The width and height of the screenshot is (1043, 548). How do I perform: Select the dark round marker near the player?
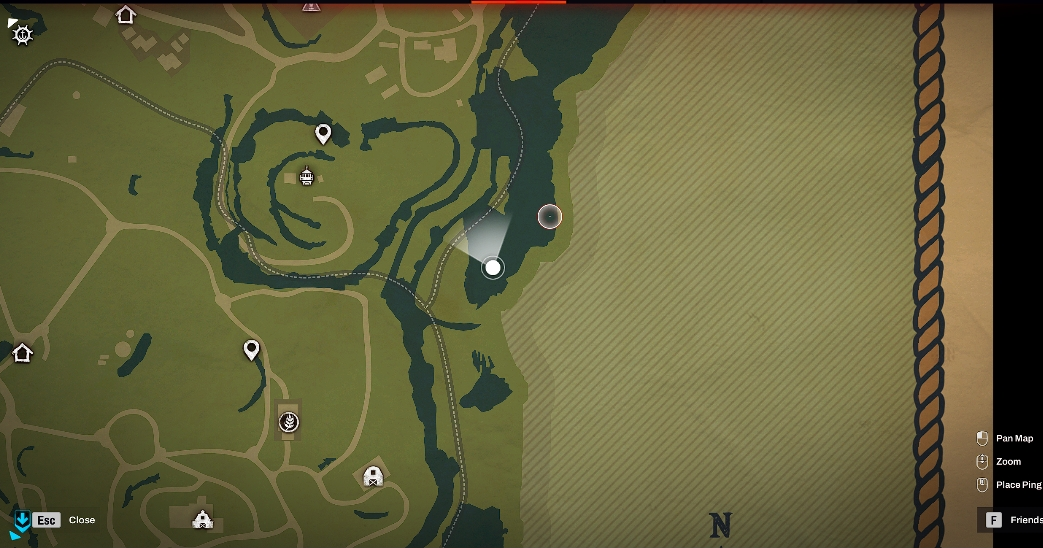549,216
